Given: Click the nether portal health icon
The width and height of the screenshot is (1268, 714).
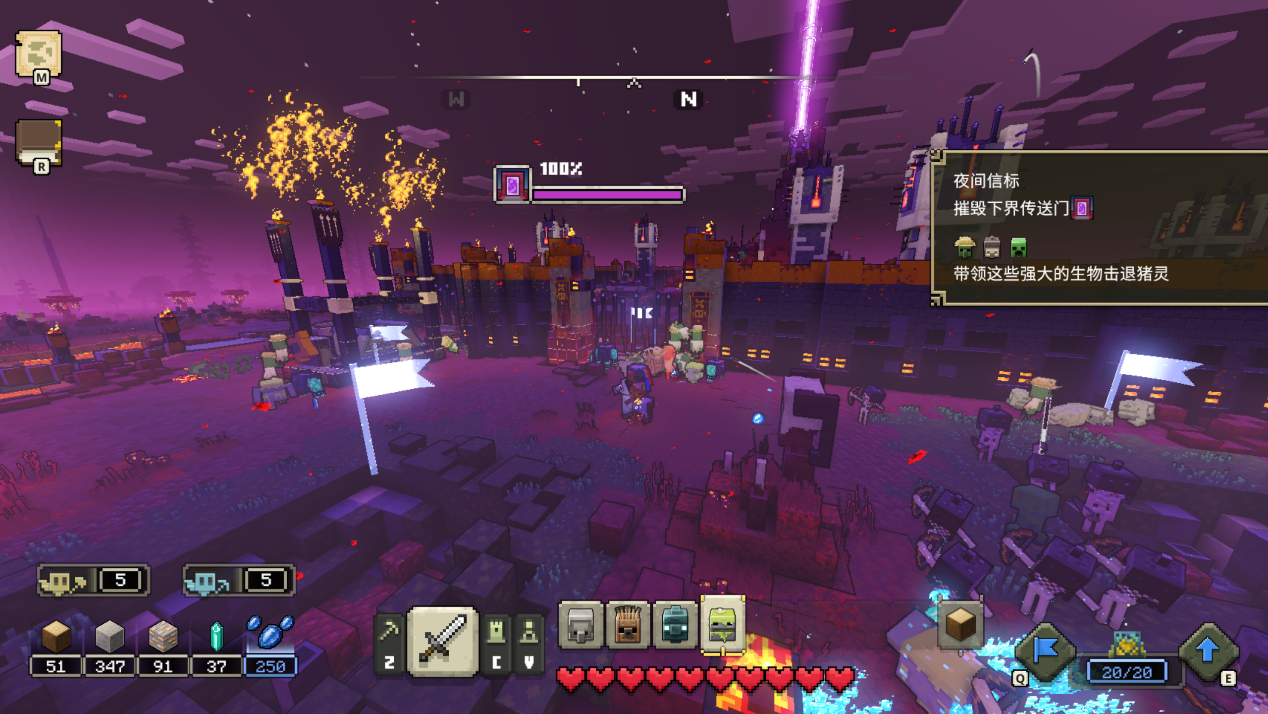Looking at the screenshot, I should [x=513, y=185].
